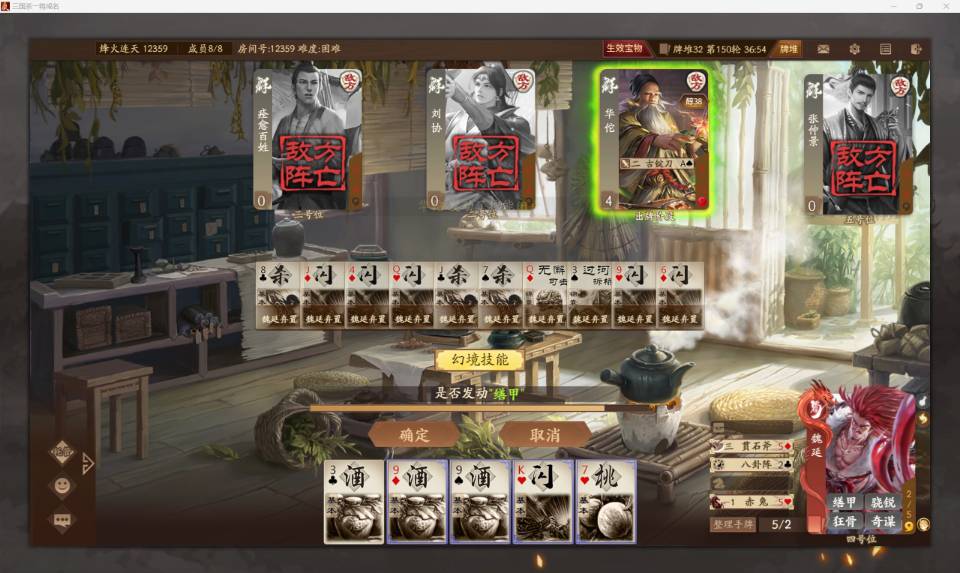The width and height of the screenshot is (960, 573).
Task: Select the K of hearts 闪 hand card
Action: [x=543, y=501]
